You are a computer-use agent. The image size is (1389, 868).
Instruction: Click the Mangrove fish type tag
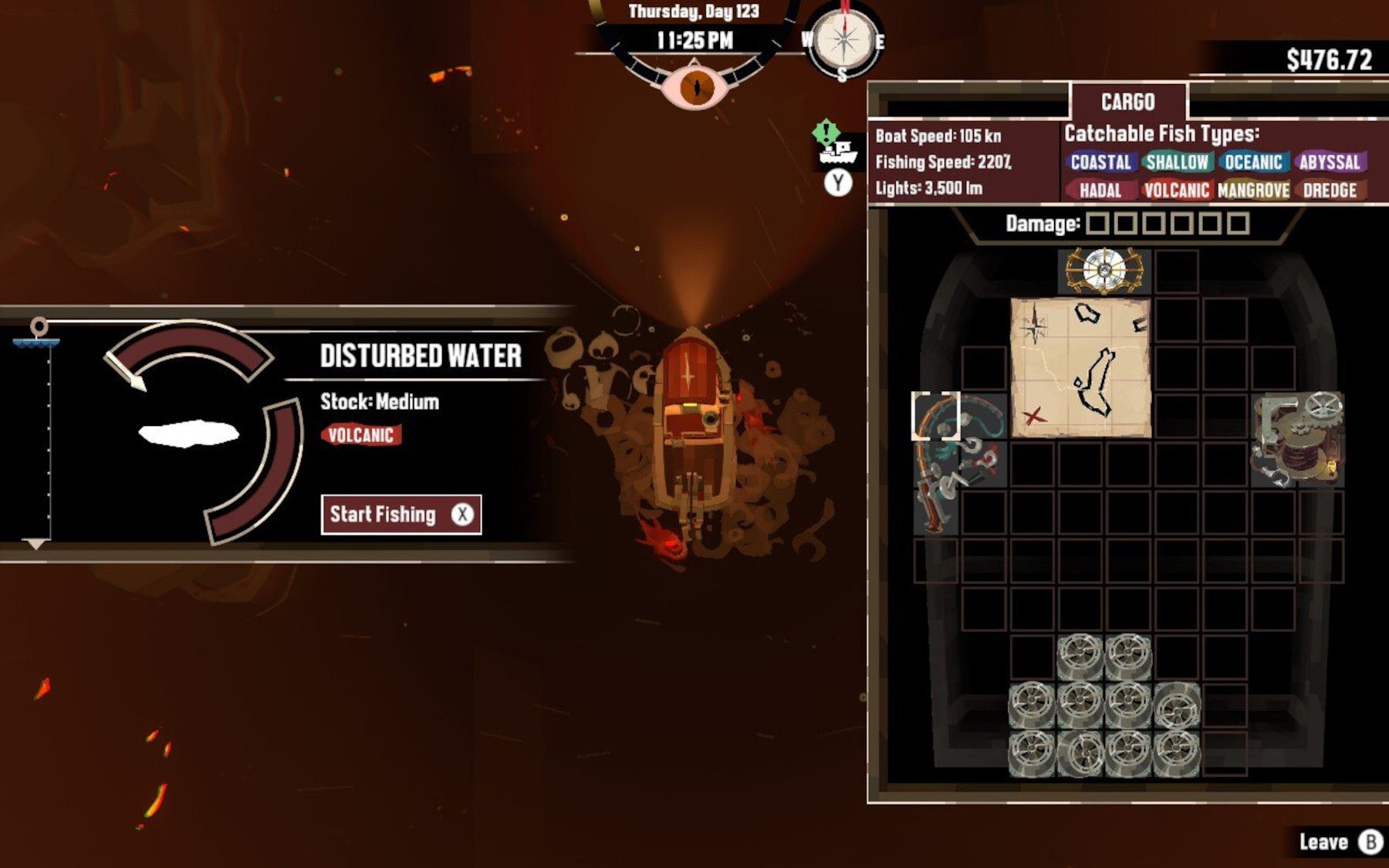1253,191
